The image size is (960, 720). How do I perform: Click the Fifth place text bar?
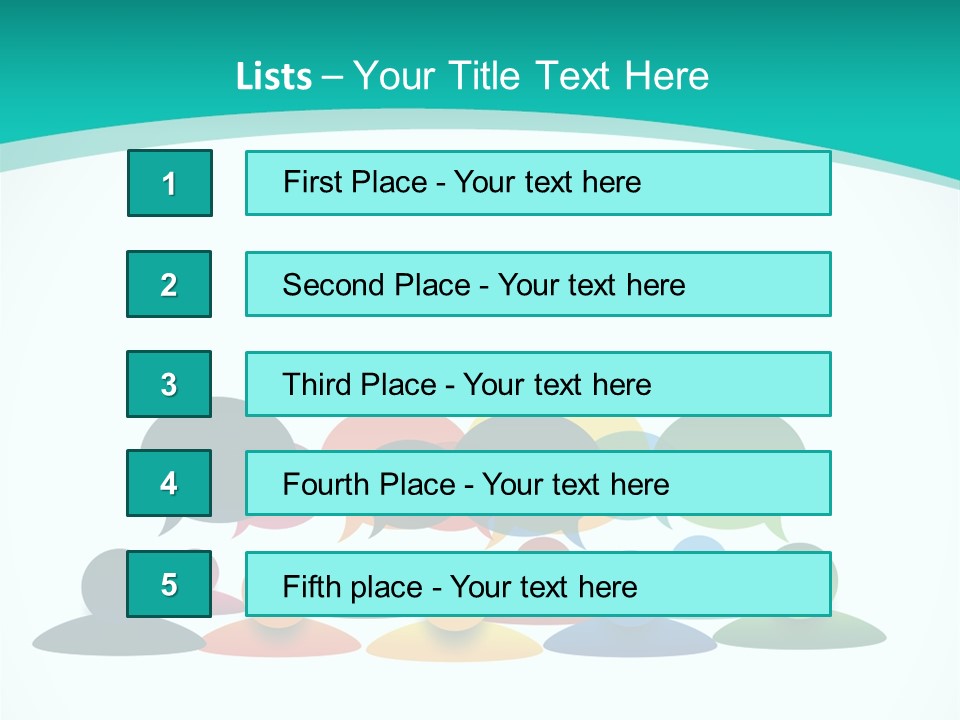click(538, 584)
